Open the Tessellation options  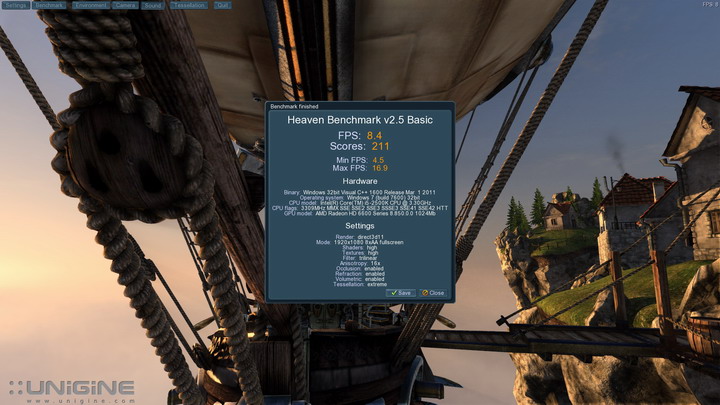point(189,5)
